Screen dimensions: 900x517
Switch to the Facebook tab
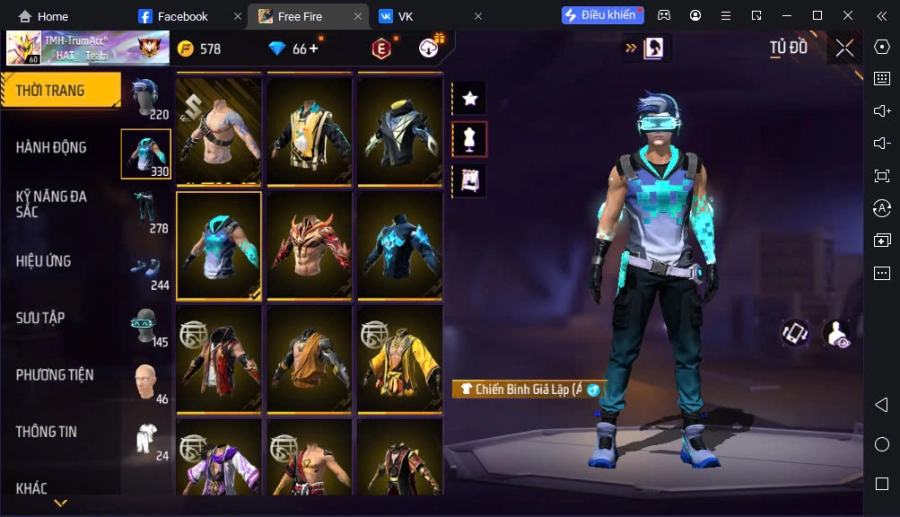point(182,16)
